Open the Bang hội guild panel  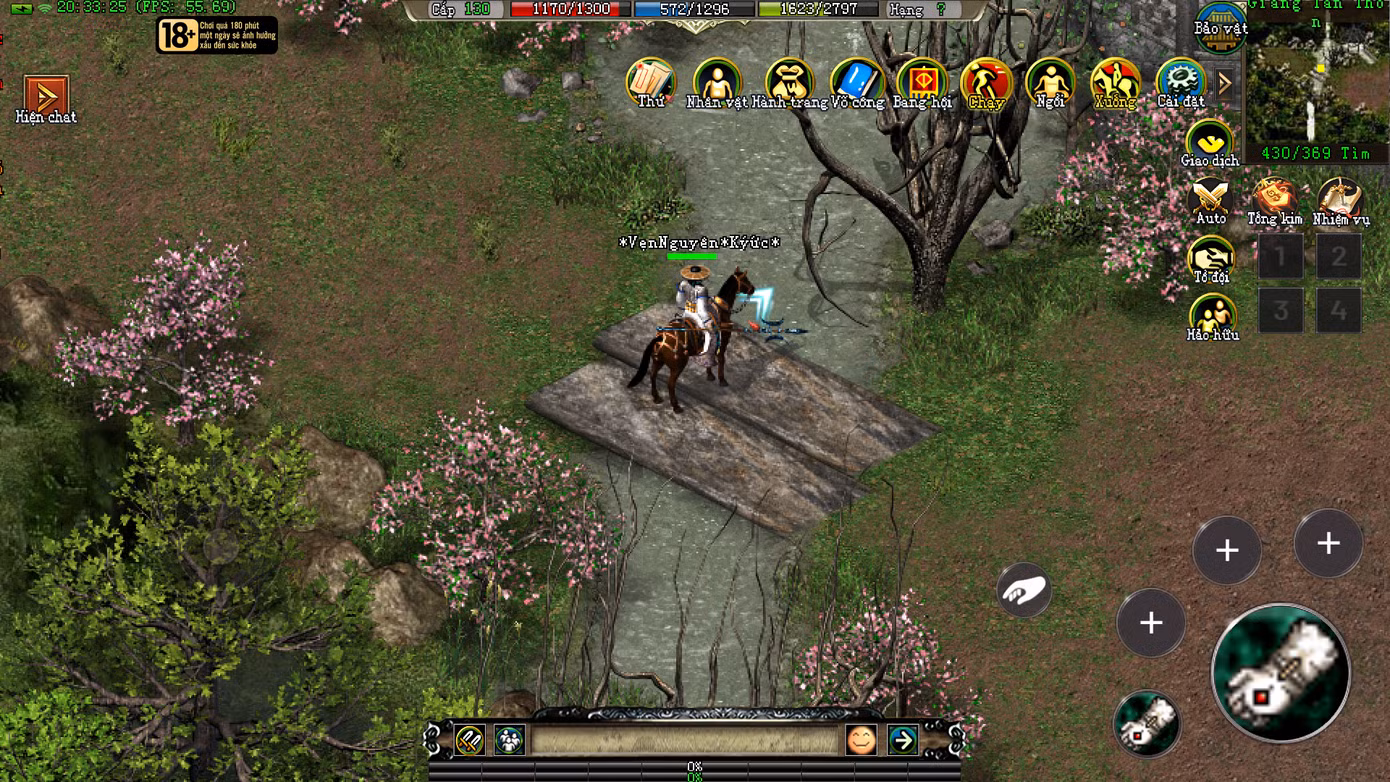pos(922,80)
